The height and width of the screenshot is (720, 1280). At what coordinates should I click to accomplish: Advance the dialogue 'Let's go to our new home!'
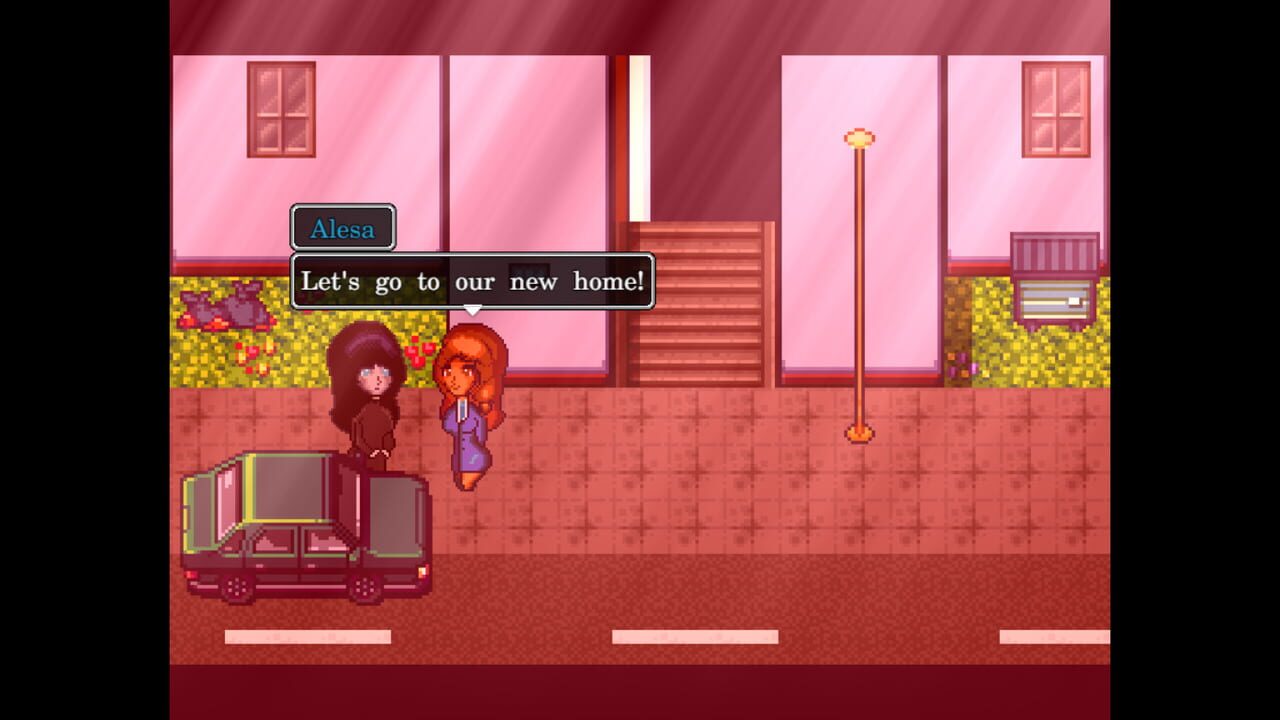[470, 282]
